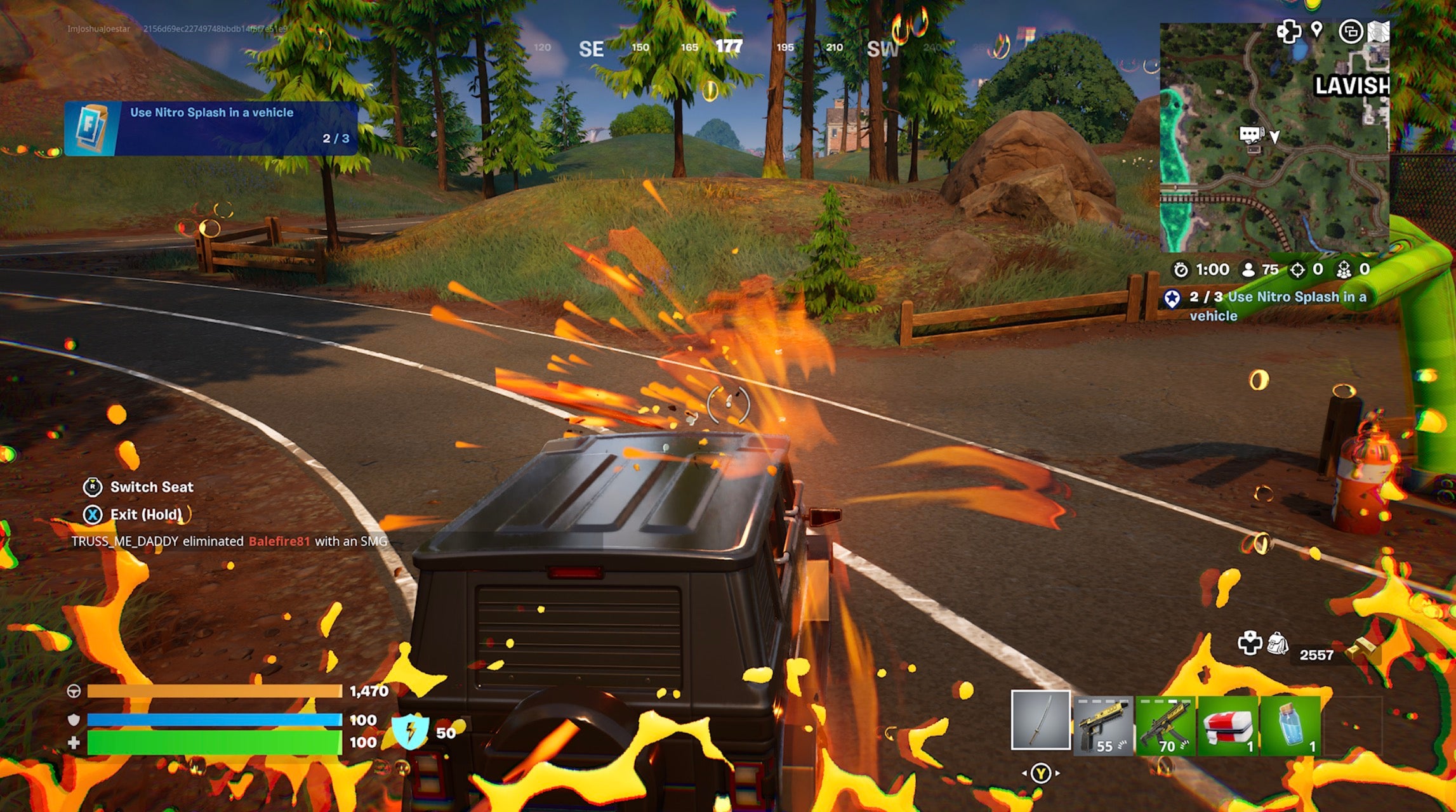Click the match timer stopwatch icon

[x=1182, y=269]
